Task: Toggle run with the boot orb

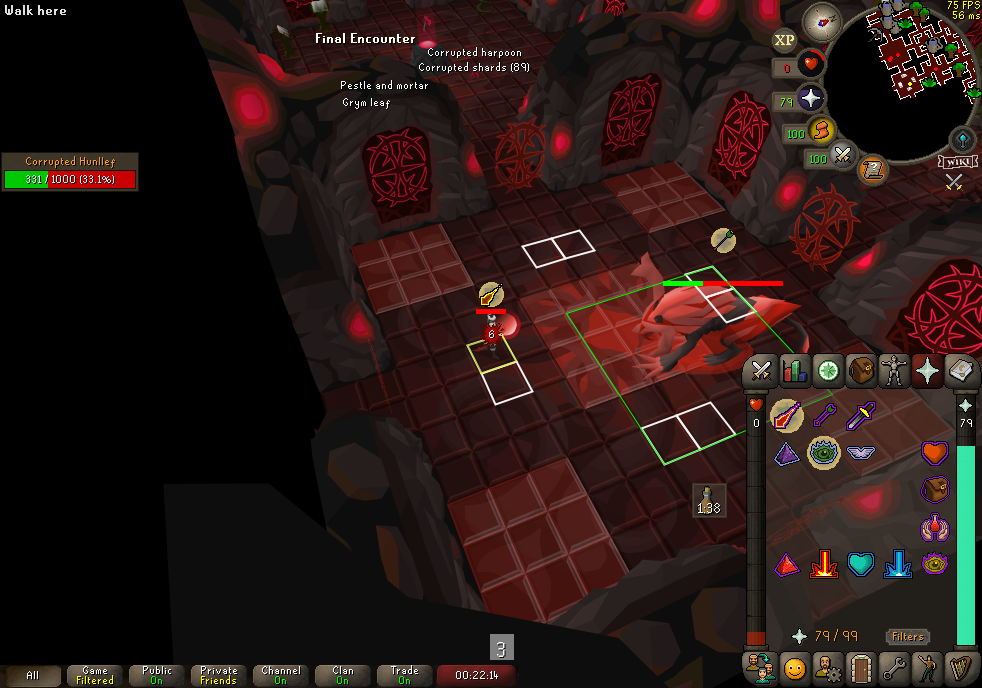Action: click(821, 130)
